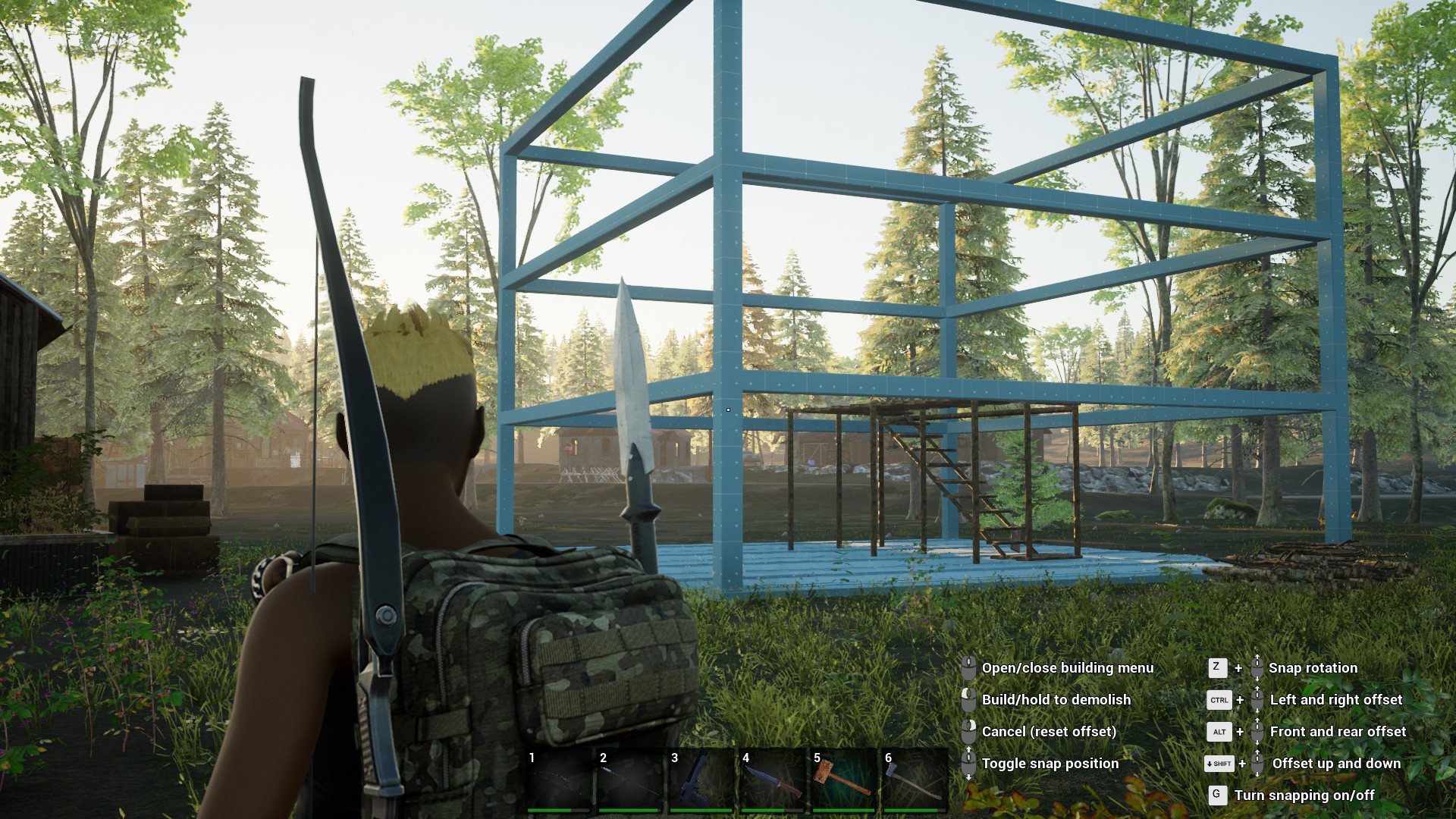The height and width of the screenshot is (819, 1456).
Task: Equip the axe from the hotbar
Action: point(915,780)
